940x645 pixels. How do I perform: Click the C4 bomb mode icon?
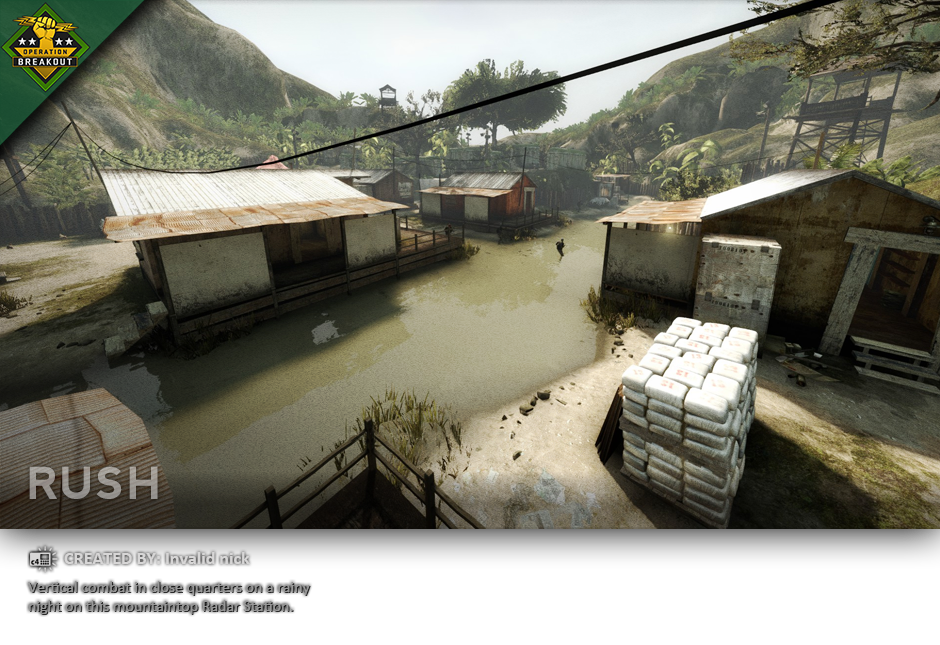pyautogui.click(x=42, y=559)
